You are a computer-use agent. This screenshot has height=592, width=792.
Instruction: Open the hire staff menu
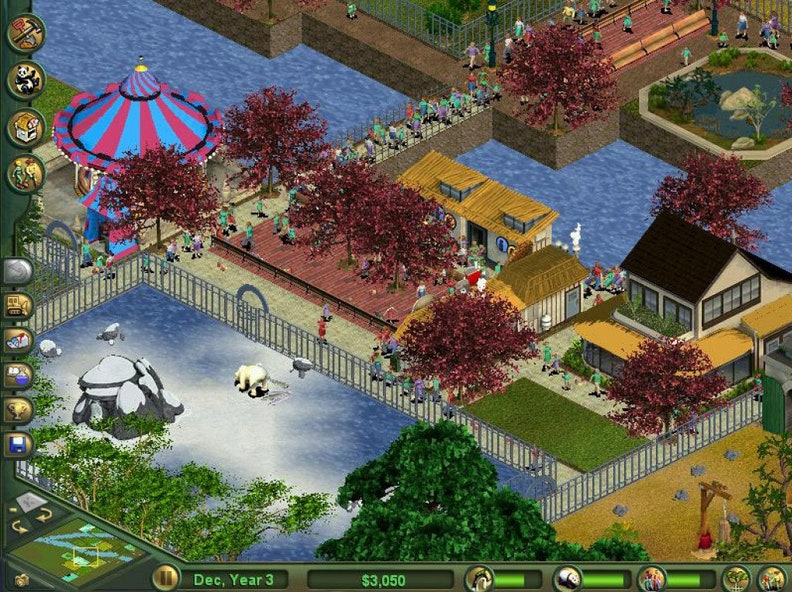point(25,174)
